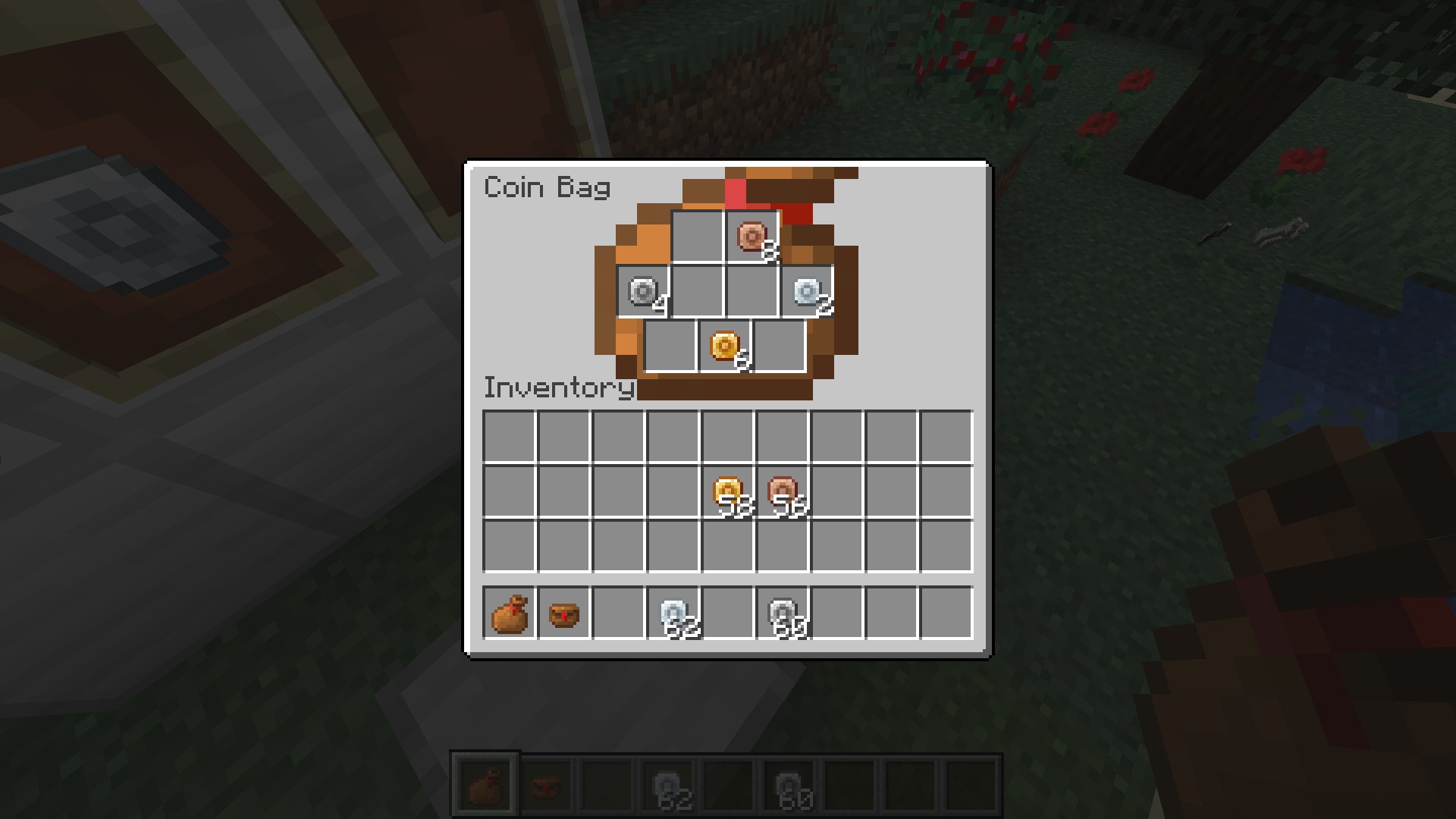Click the stack of 56 copper coins
This screenshot has width=1456, height=819.
[783, 492]
